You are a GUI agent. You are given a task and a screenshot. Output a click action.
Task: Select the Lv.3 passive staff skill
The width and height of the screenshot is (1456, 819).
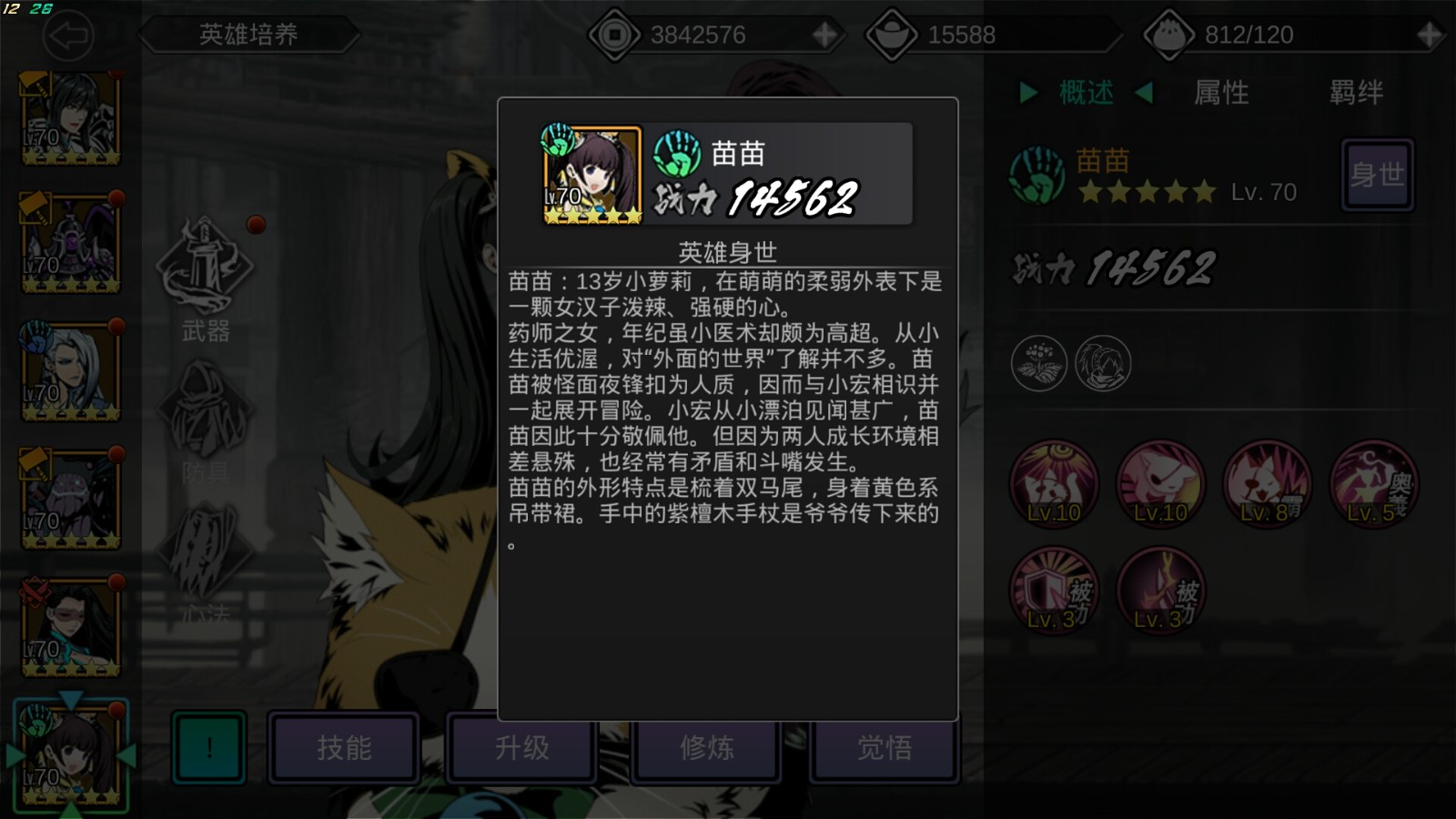[1161, 592]
